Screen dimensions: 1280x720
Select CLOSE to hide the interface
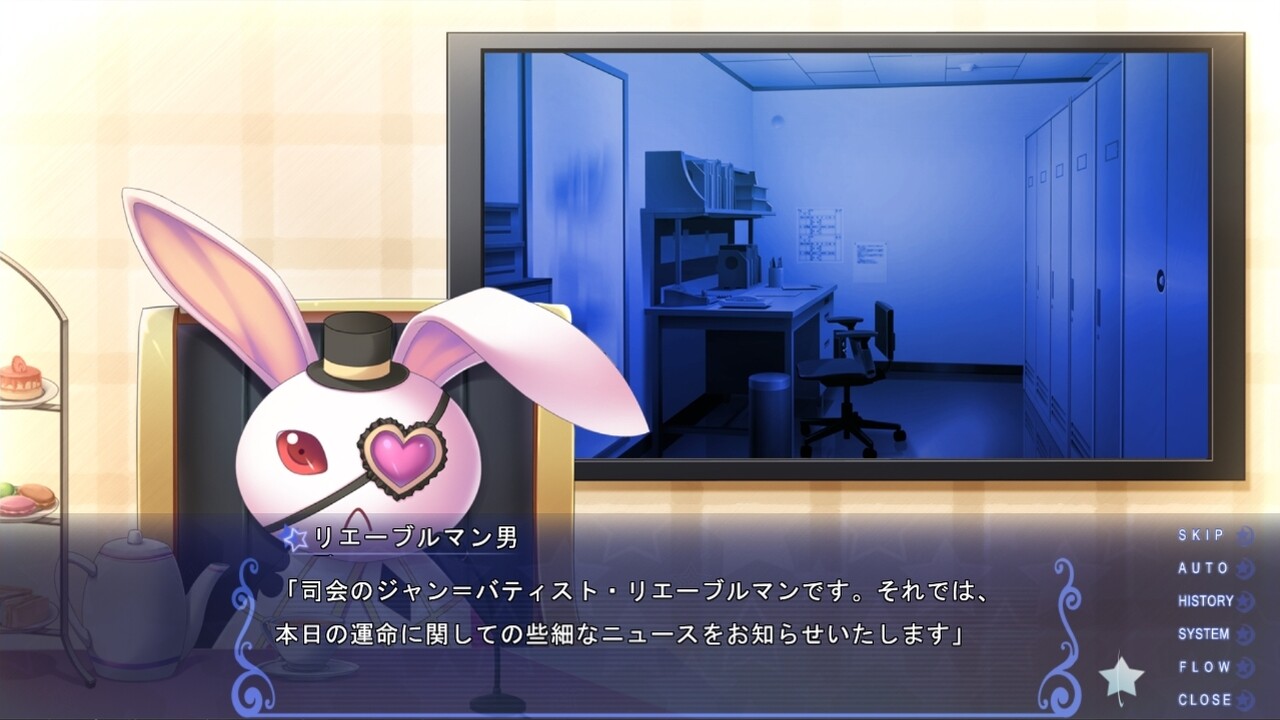[1204, 699]
